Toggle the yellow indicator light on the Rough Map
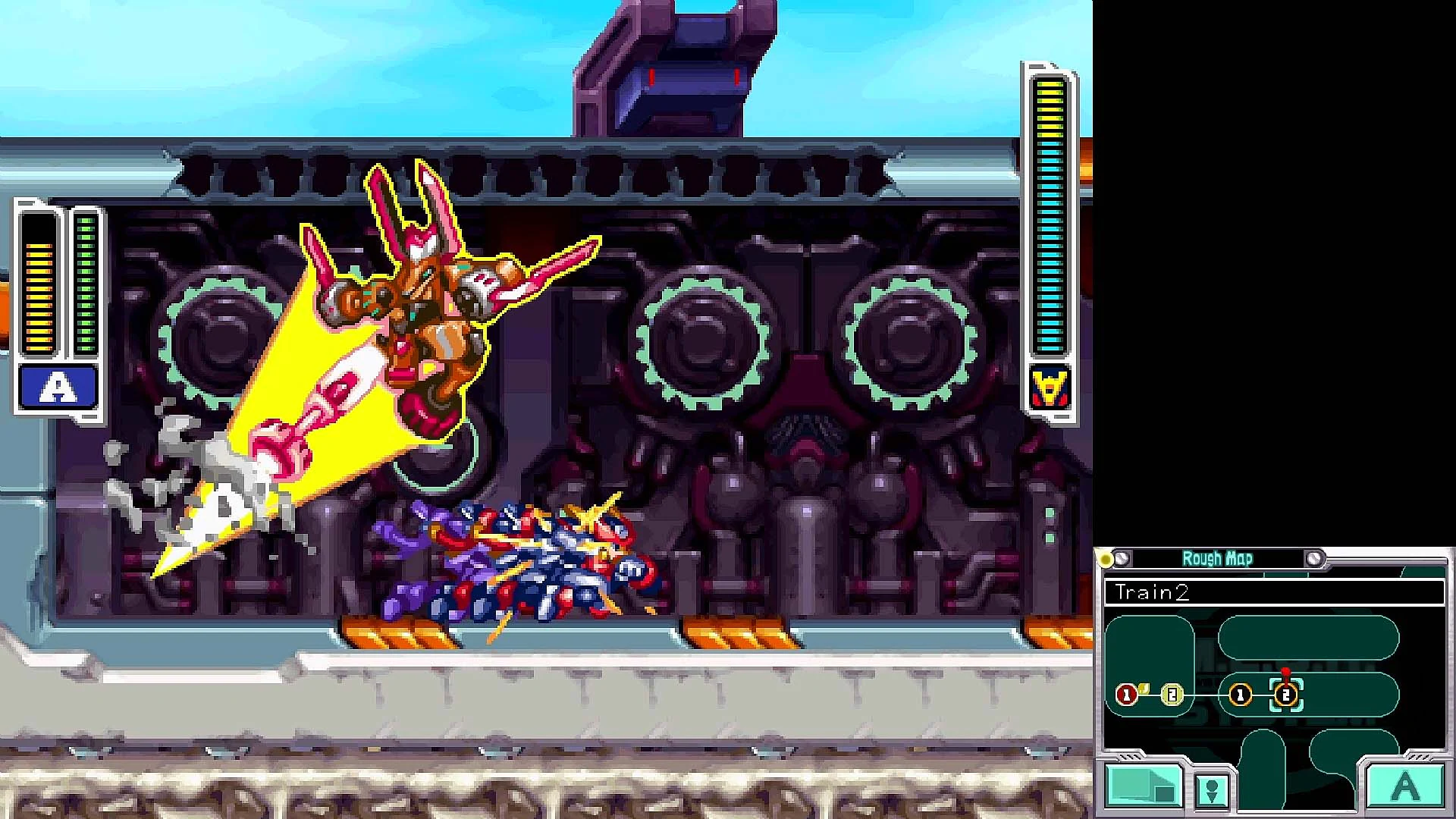 click(1104, 557)
